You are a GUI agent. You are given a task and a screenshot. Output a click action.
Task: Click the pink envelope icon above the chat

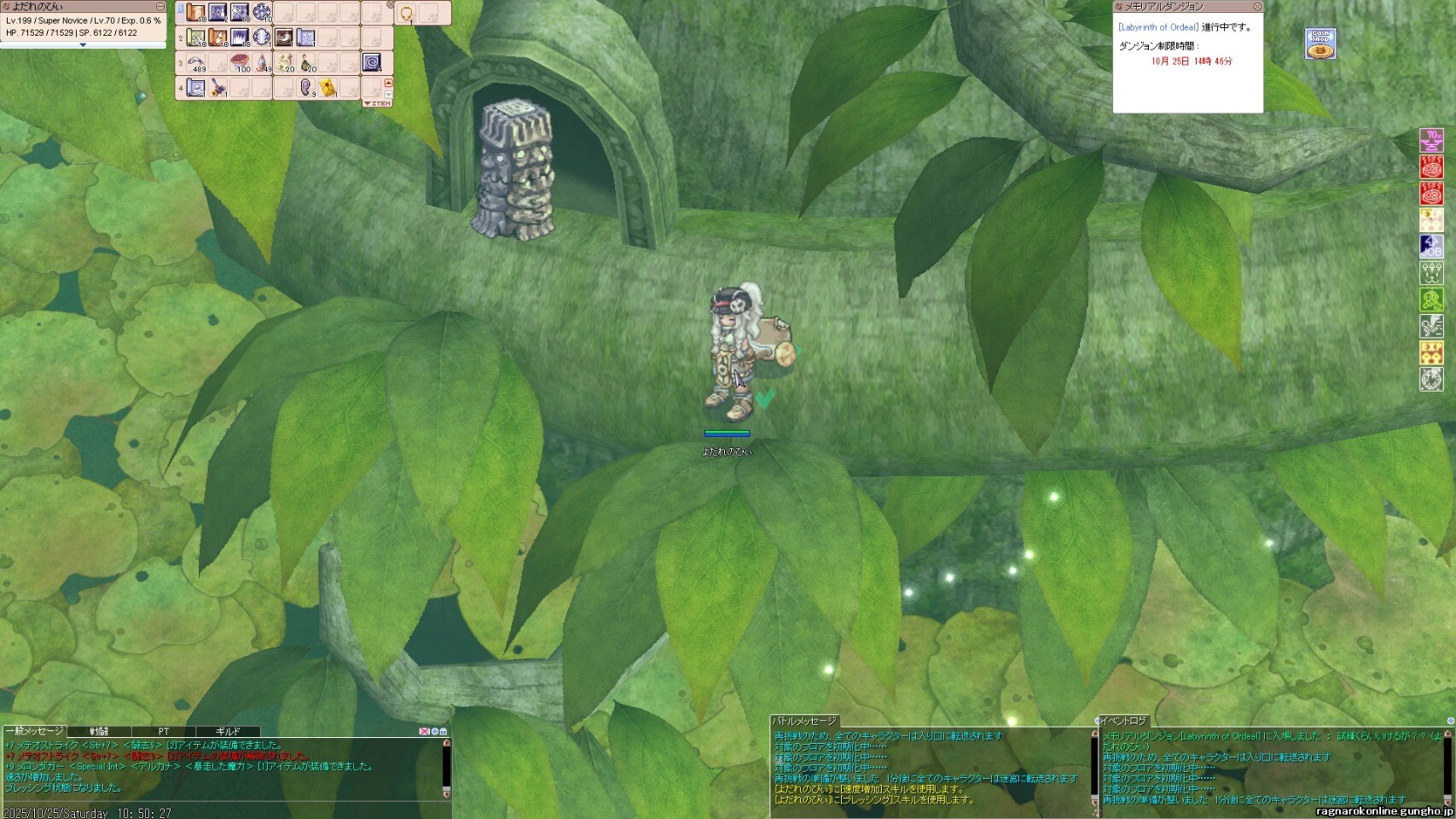point(424,731)
